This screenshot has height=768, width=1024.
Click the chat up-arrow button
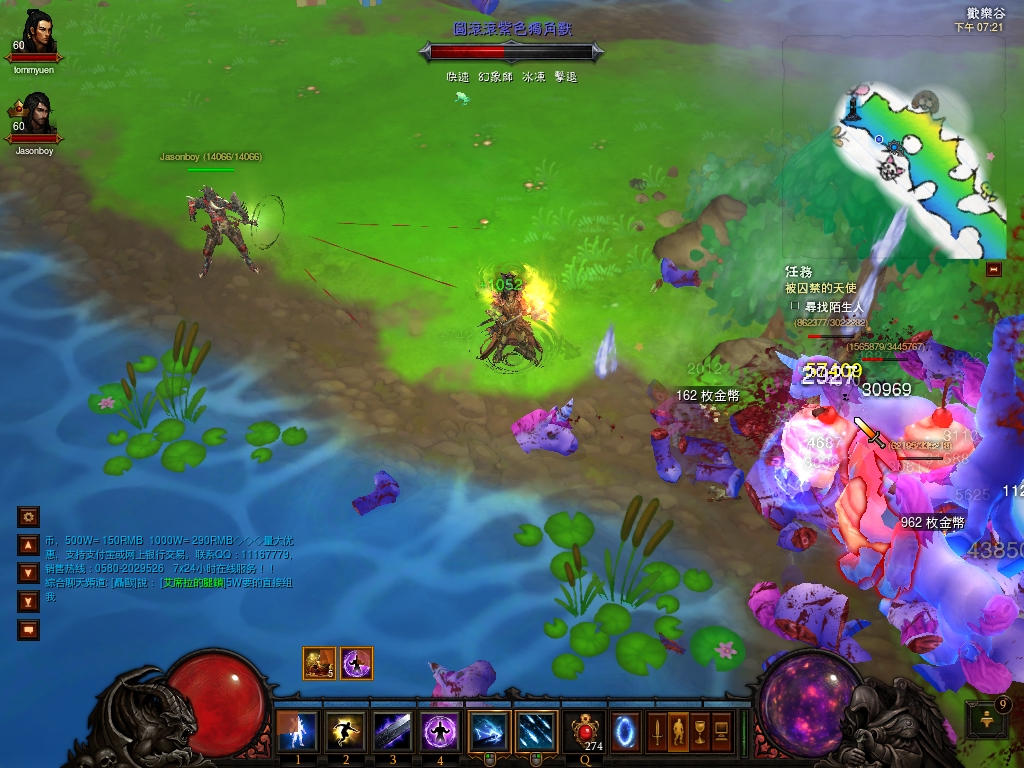pos(28,545)
